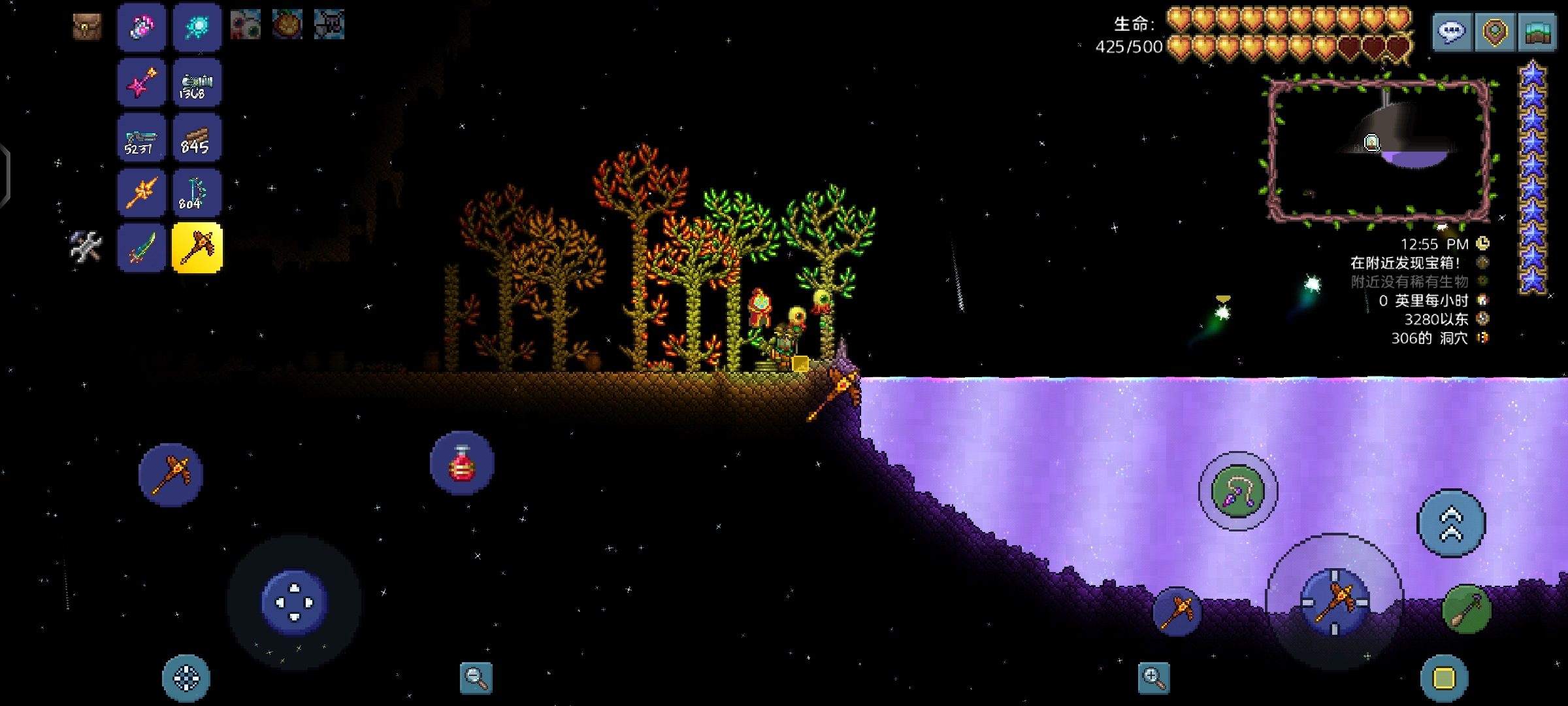This screenshot has height=706, width=1568.
Task: Open the chat bubble button
Action: point(1452,31)
